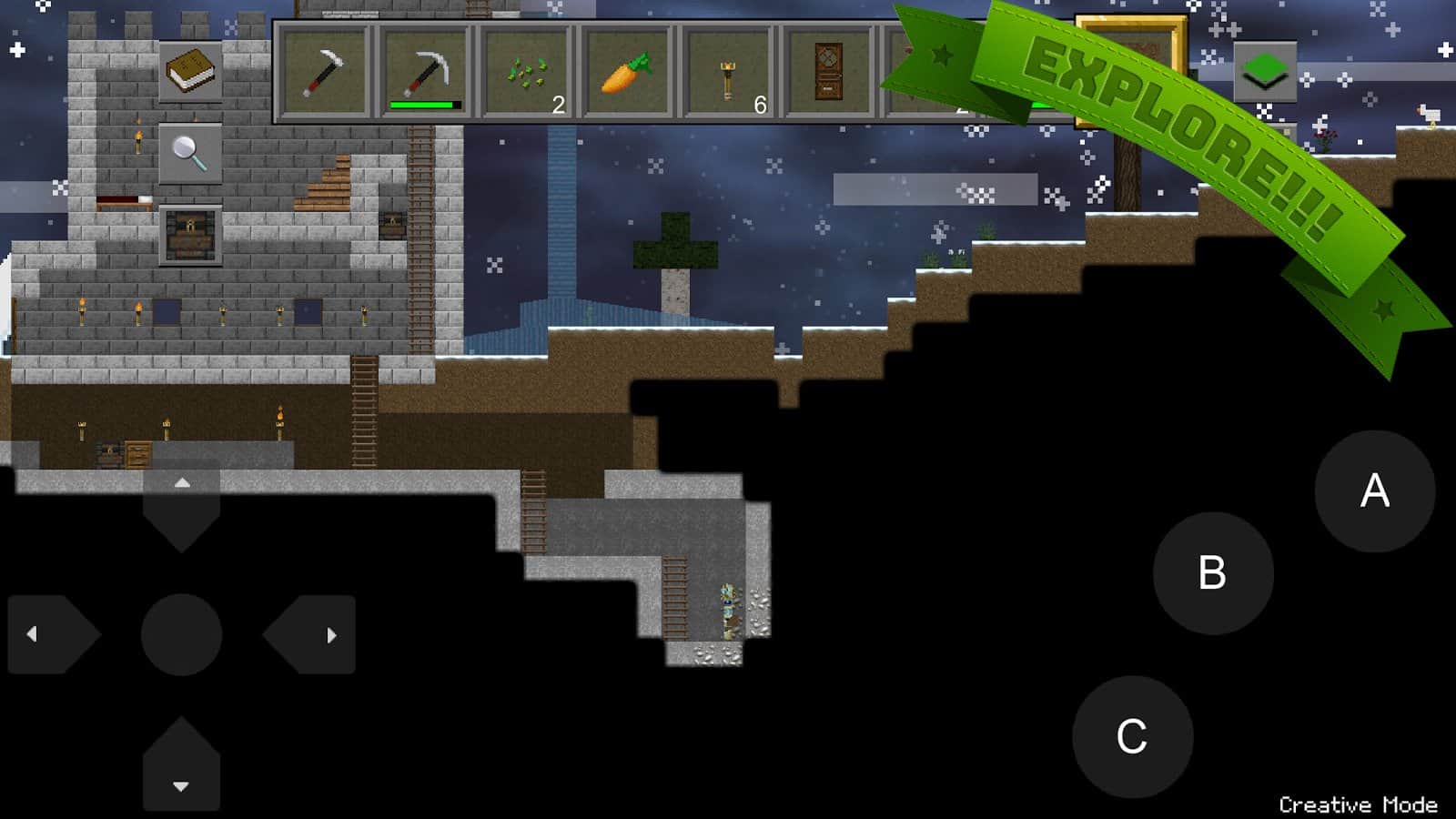Select the pickaxe without a durability bar
Image resolution: width=1456 pixels, height=819 pixels.
(x=325, y=73)
